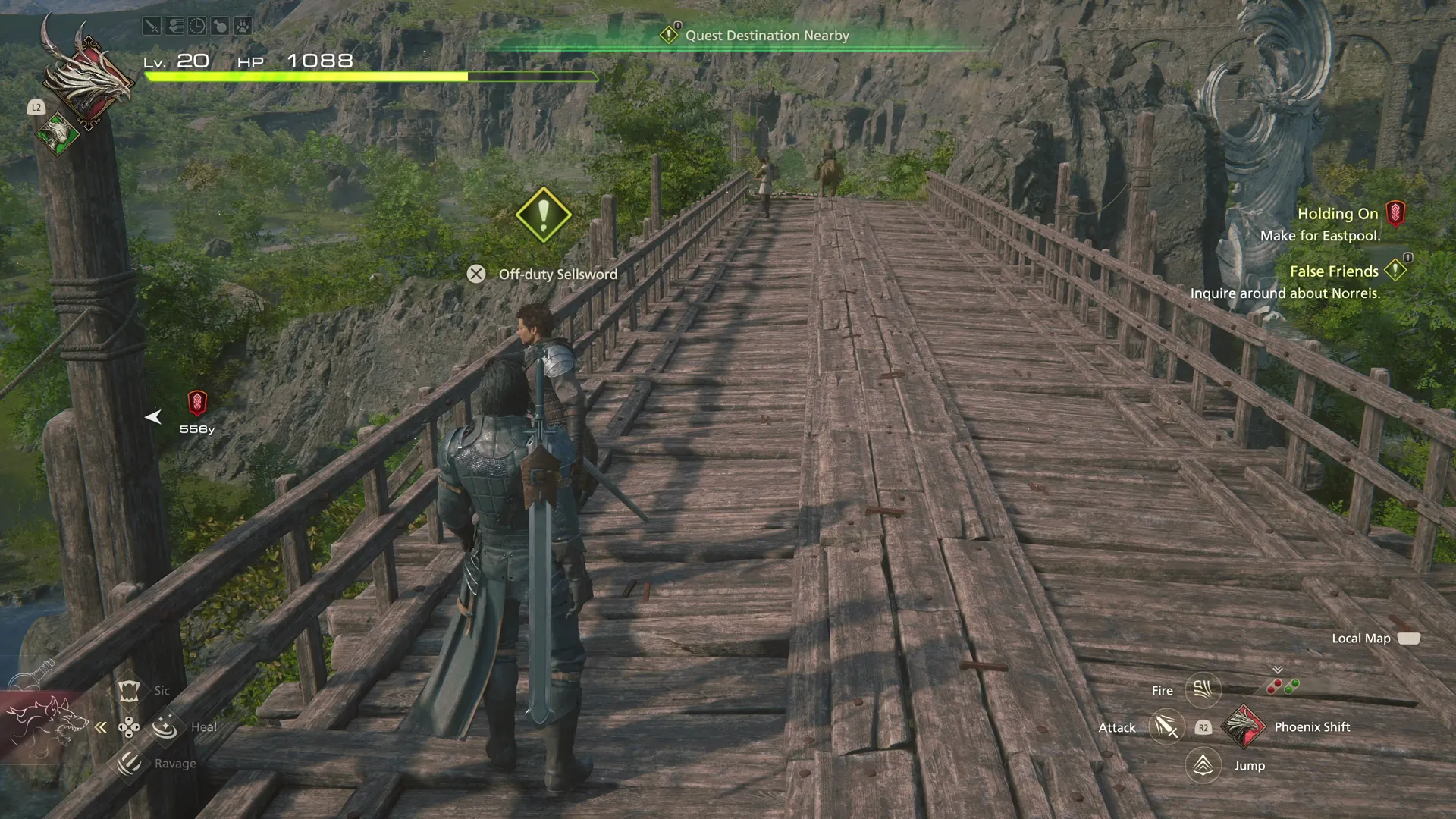Expand the ability set switcher double-down arrow
The image size is (1456, 819).
pos(1277,670)
